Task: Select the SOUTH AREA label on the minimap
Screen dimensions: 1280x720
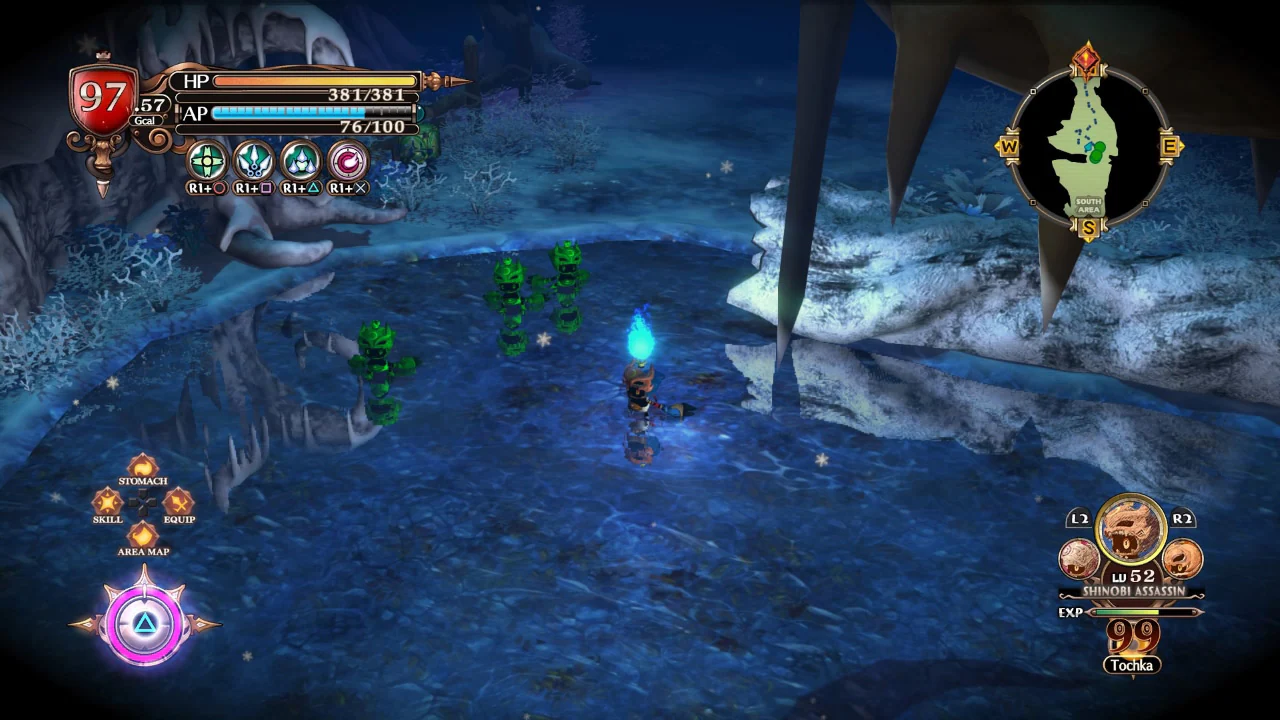Action: (1087, 207)
